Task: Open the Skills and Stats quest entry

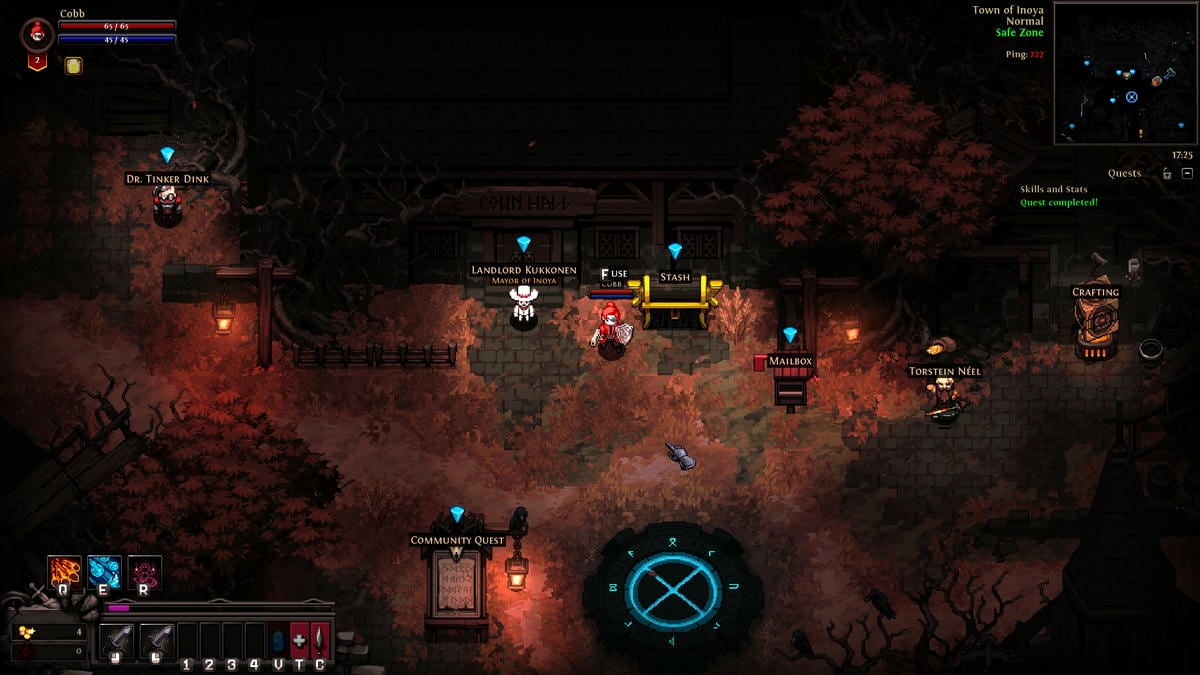Action: (1053, 189)
